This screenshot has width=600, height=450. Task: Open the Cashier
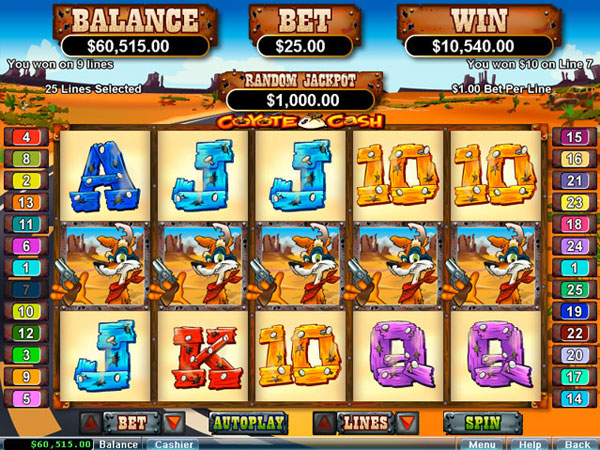coord(173,444)
